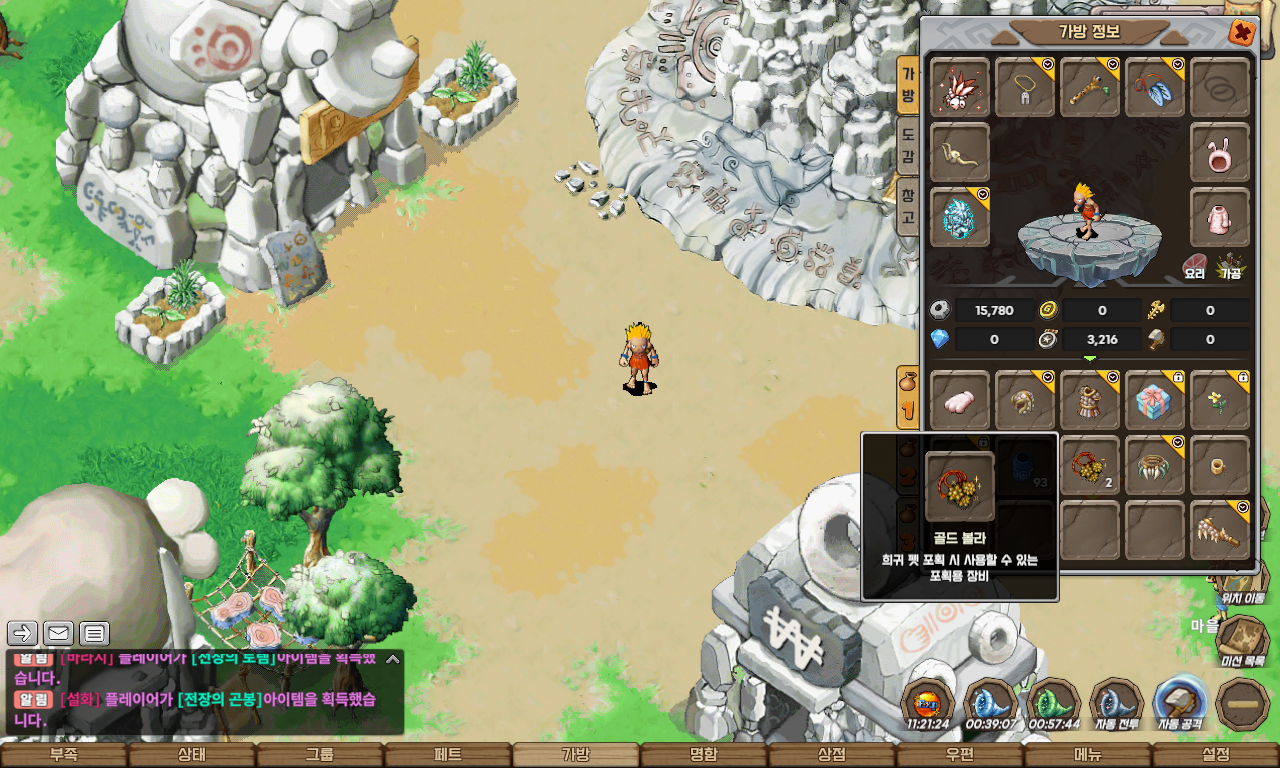
Task: Close the 가방 정보 bag window
Action: click(x=1242, y=33)
